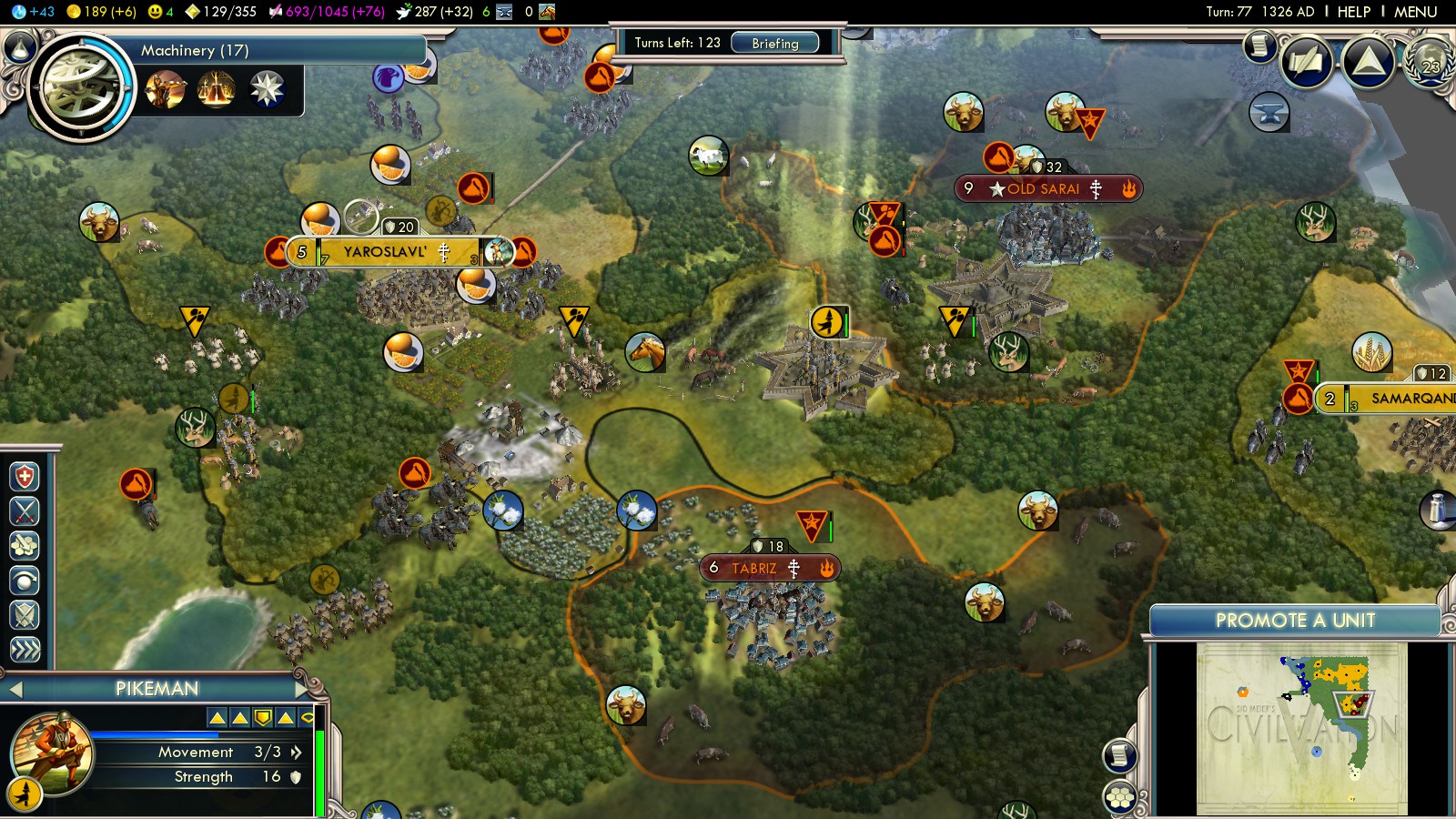
Task: Cycle to the previous unit arrow
Action: coord(15,689)
